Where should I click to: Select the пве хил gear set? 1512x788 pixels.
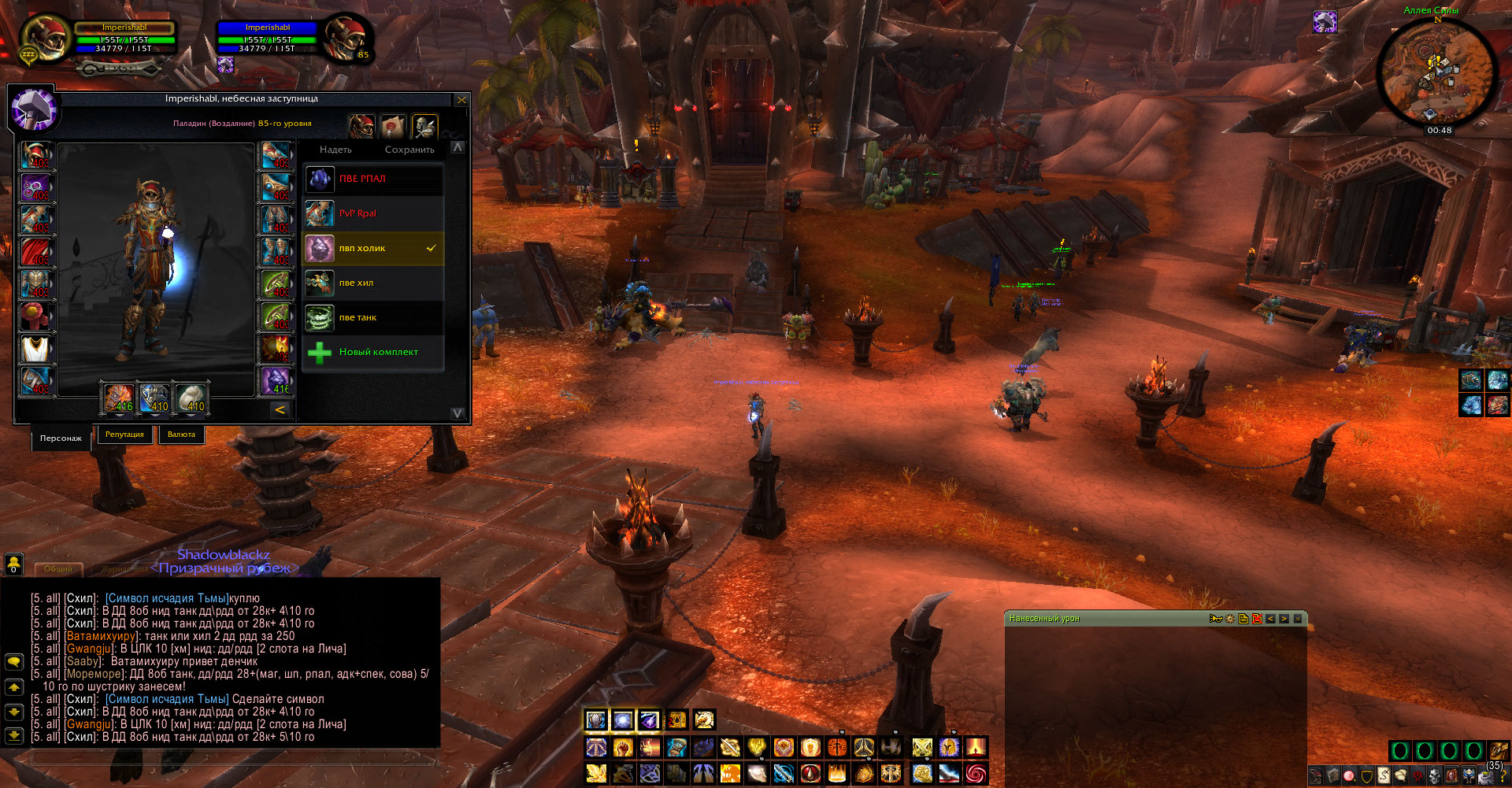(x=374, y=283)
